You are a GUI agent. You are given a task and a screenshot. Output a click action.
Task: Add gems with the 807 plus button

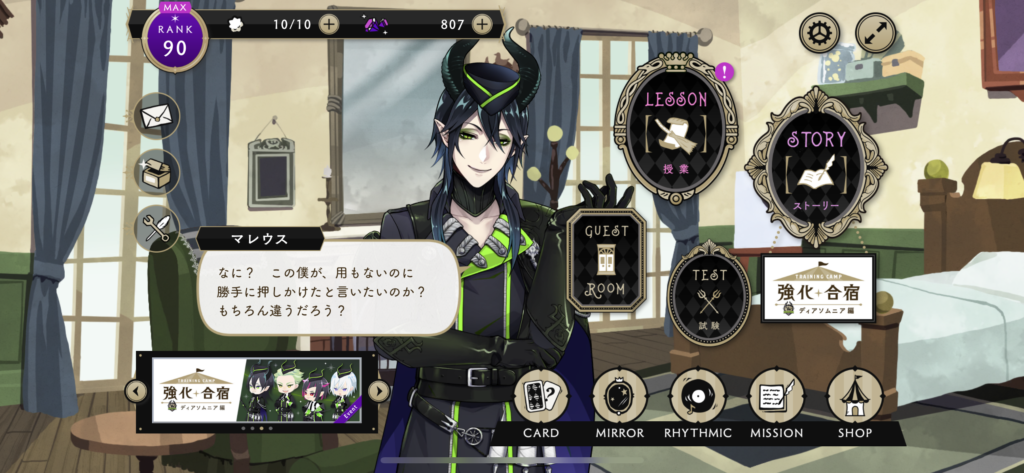pyautogui.click(x=482, y=24)
